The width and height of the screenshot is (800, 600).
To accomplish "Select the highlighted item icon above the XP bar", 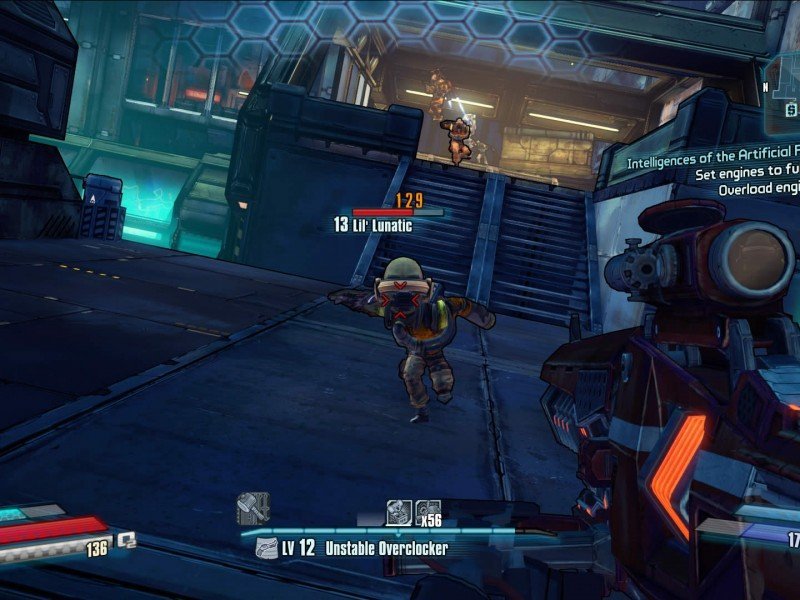I will click(x=398, y=510).
